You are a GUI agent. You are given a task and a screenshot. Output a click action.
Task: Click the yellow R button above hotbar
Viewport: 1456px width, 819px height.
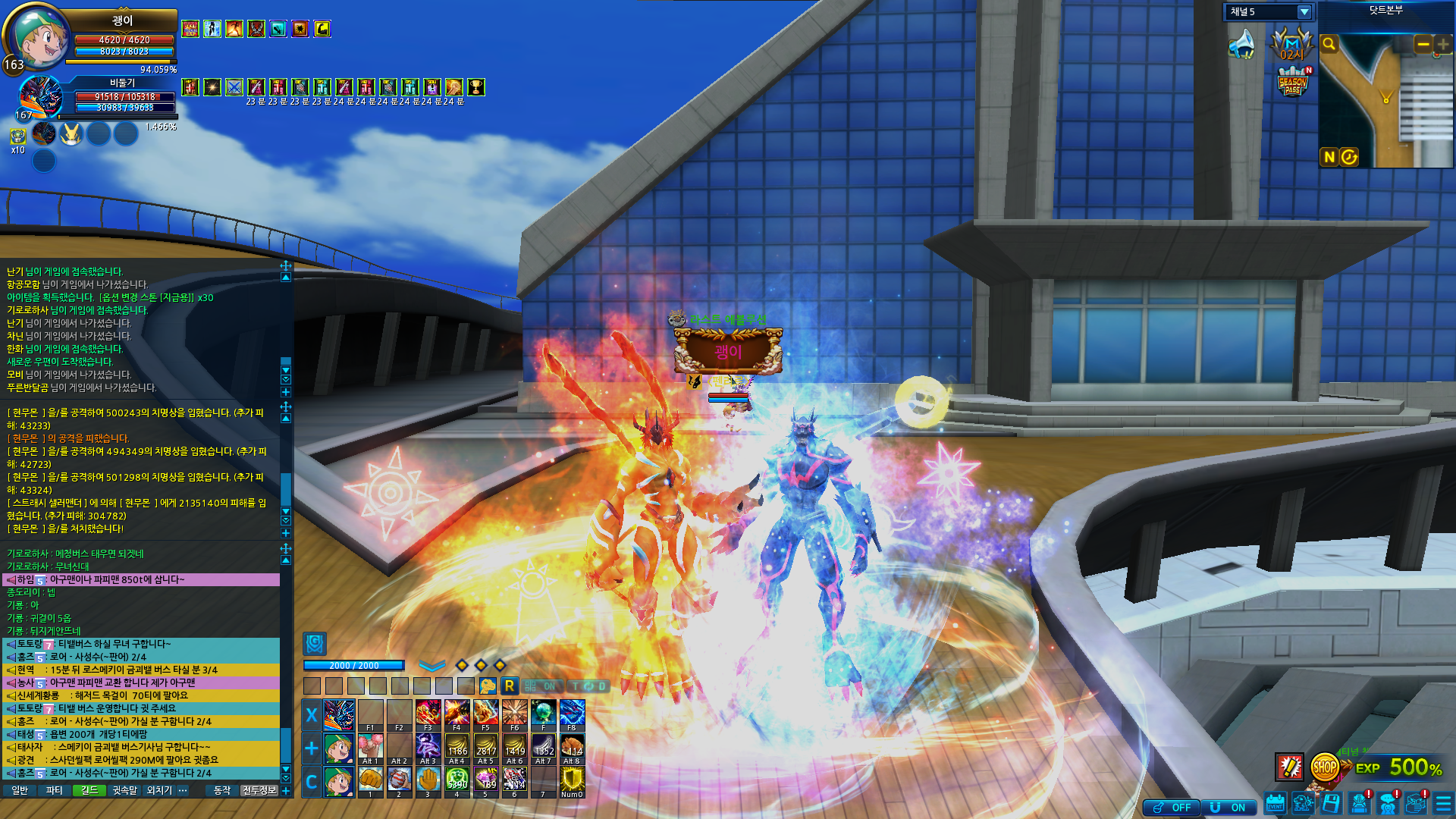pos(510,686)
